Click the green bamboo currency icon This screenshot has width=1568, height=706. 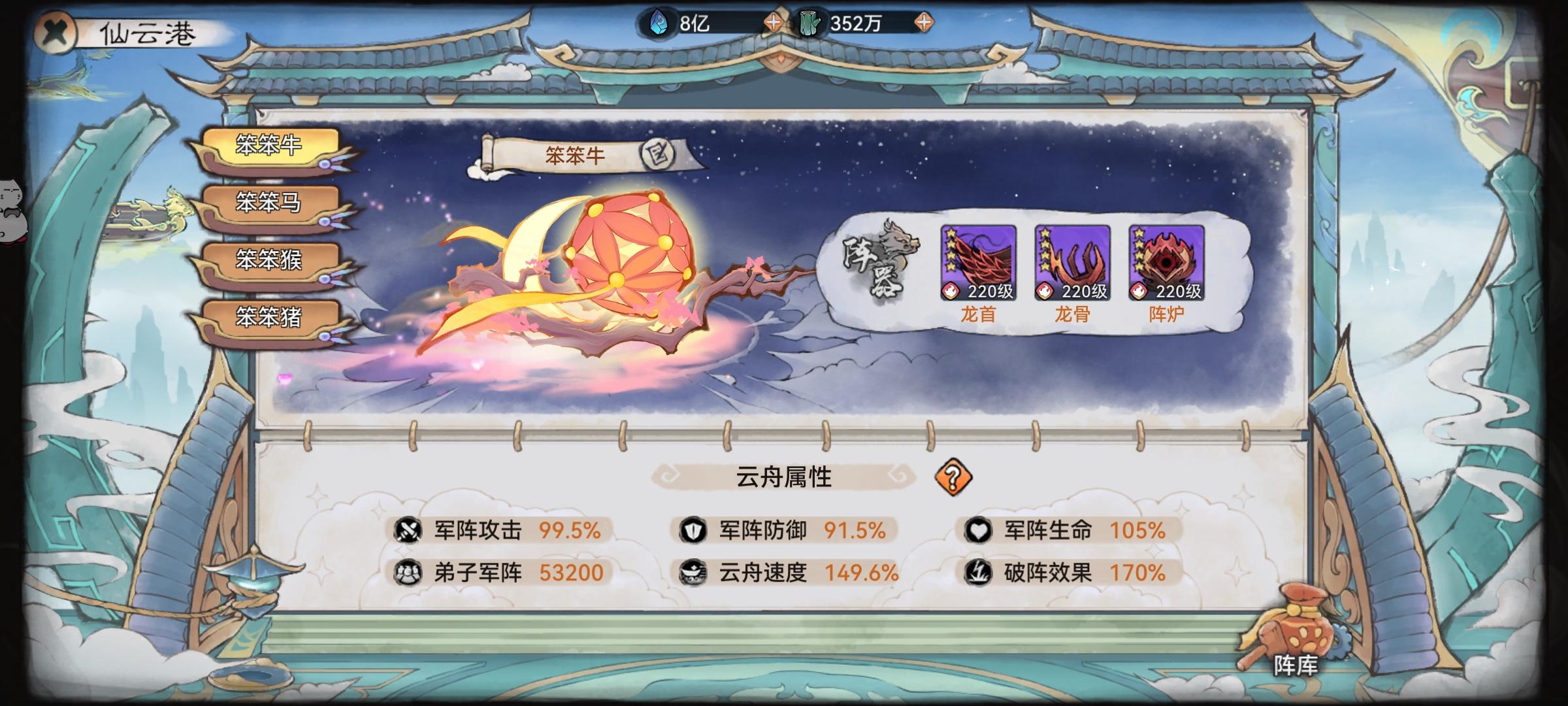click(810, 21)
